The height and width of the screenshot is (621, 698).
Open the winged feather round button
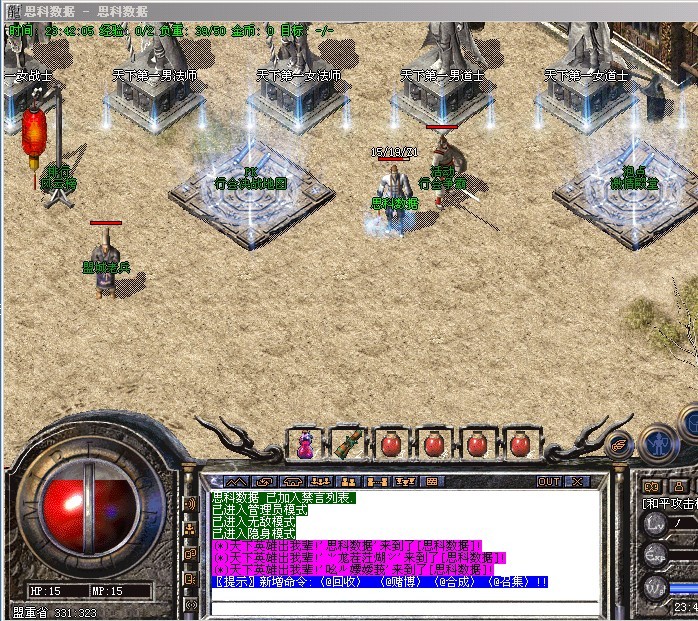point(620,443)
